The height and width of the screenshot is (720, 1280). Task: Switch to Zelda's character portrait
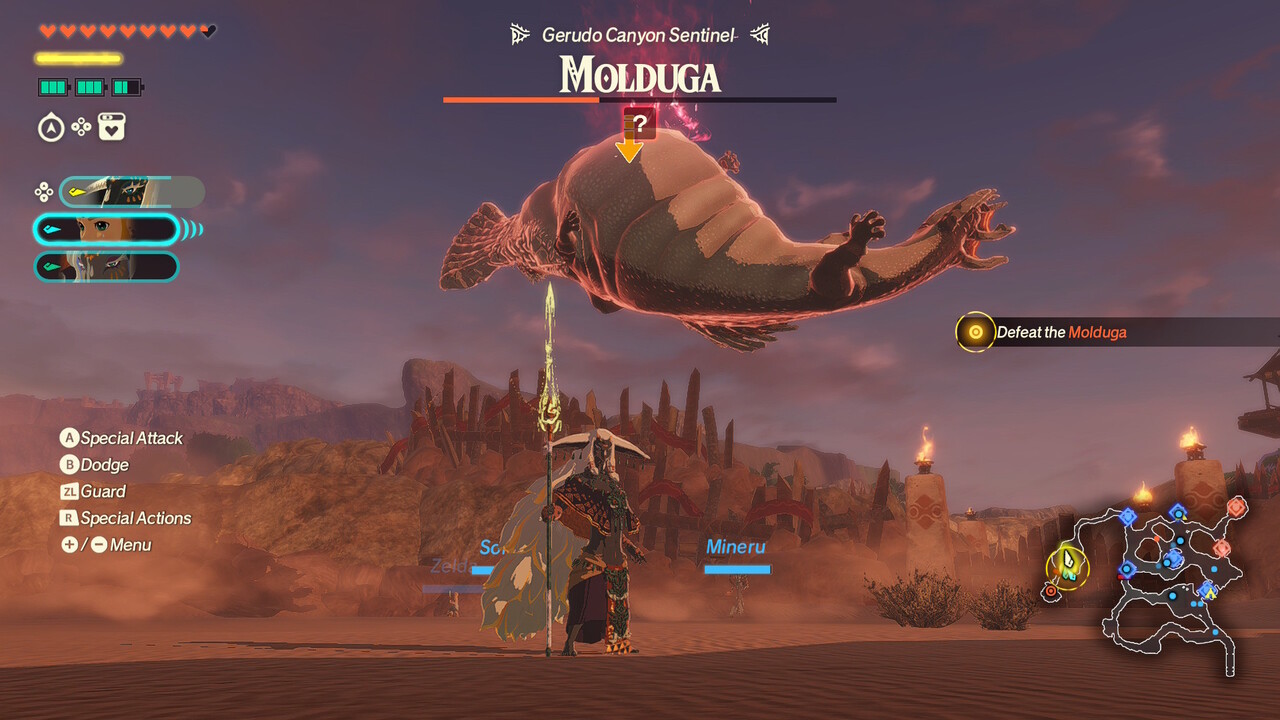[x=106, y=230]
